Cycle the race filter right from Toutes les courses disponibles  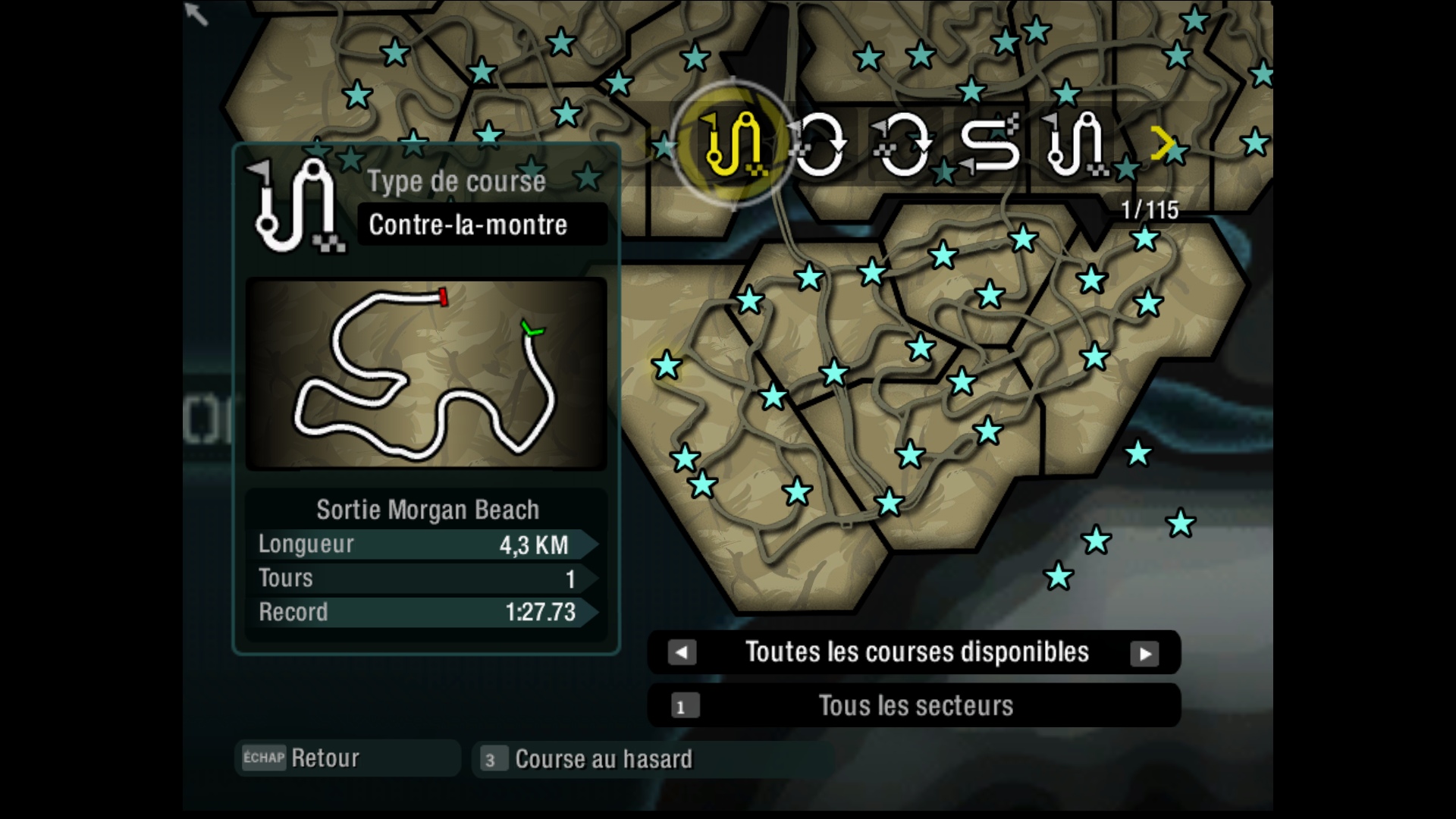point(1144,653)
